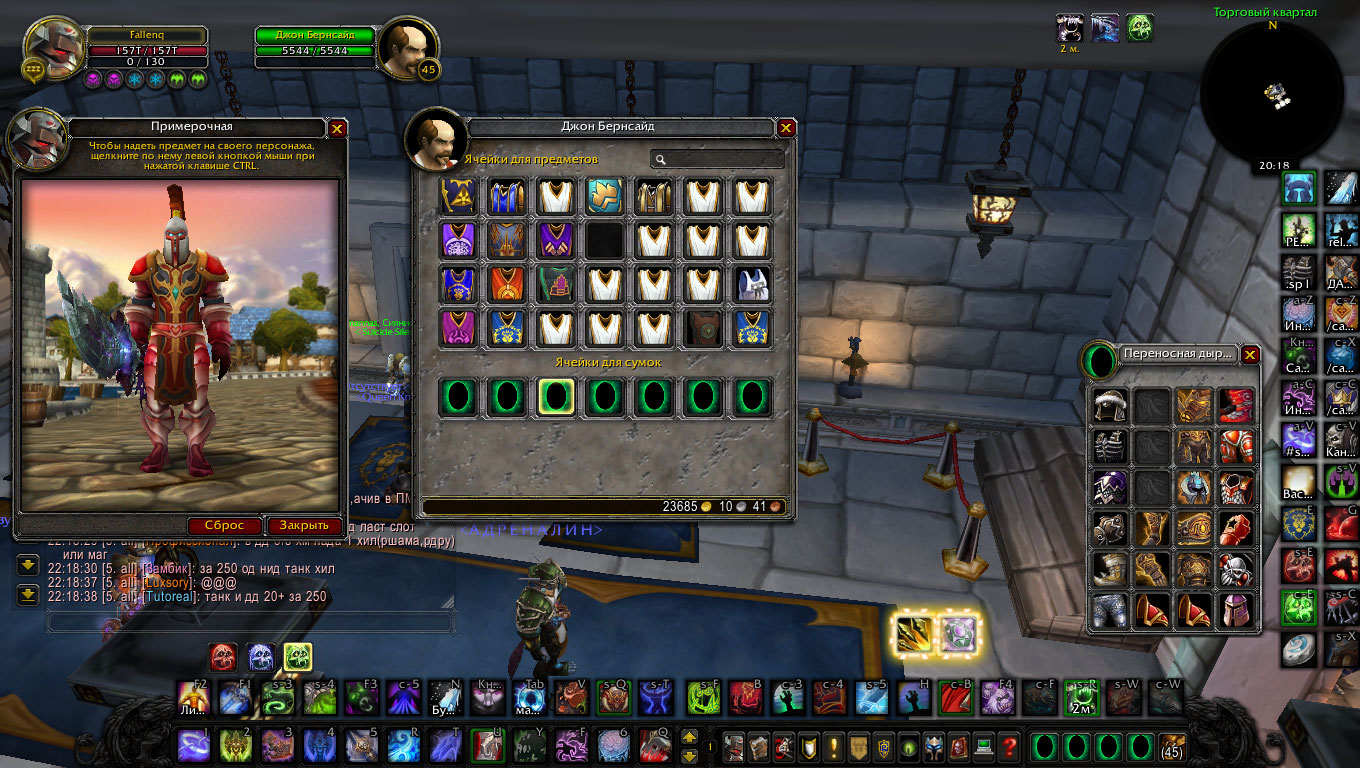Open the character info portrait micro button
Image resolution: width=1360 pixels, height=768 pixels.
coord(735,746)
